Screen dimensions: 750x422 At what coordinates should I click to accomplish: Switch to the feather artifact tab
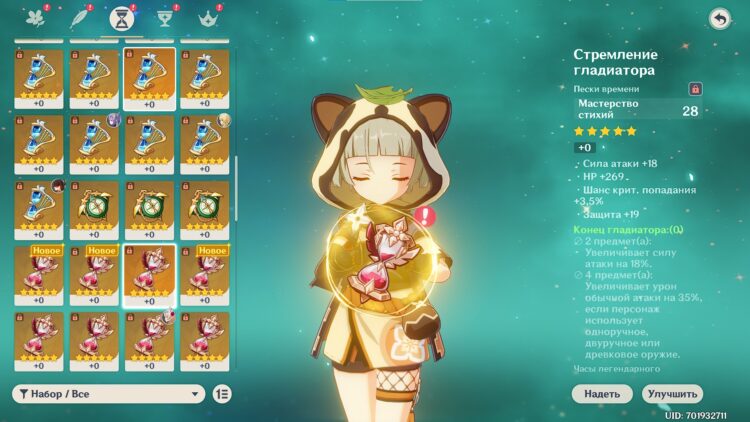coord(78,18)
